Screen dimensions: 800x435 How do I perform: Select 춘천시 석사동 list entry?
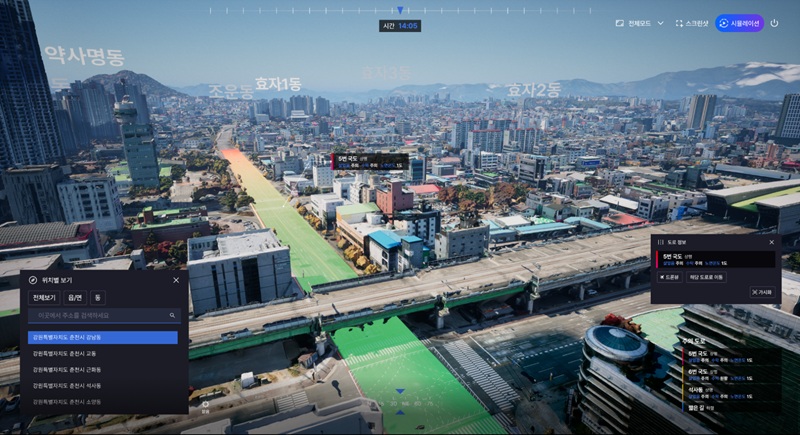102,385
